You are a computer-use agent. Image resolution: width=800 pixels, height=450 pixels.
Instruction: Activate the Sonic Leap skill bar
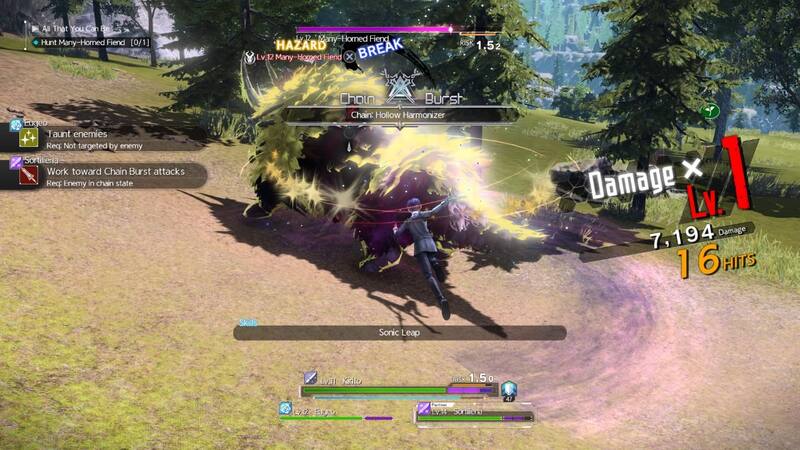[400, 332]
